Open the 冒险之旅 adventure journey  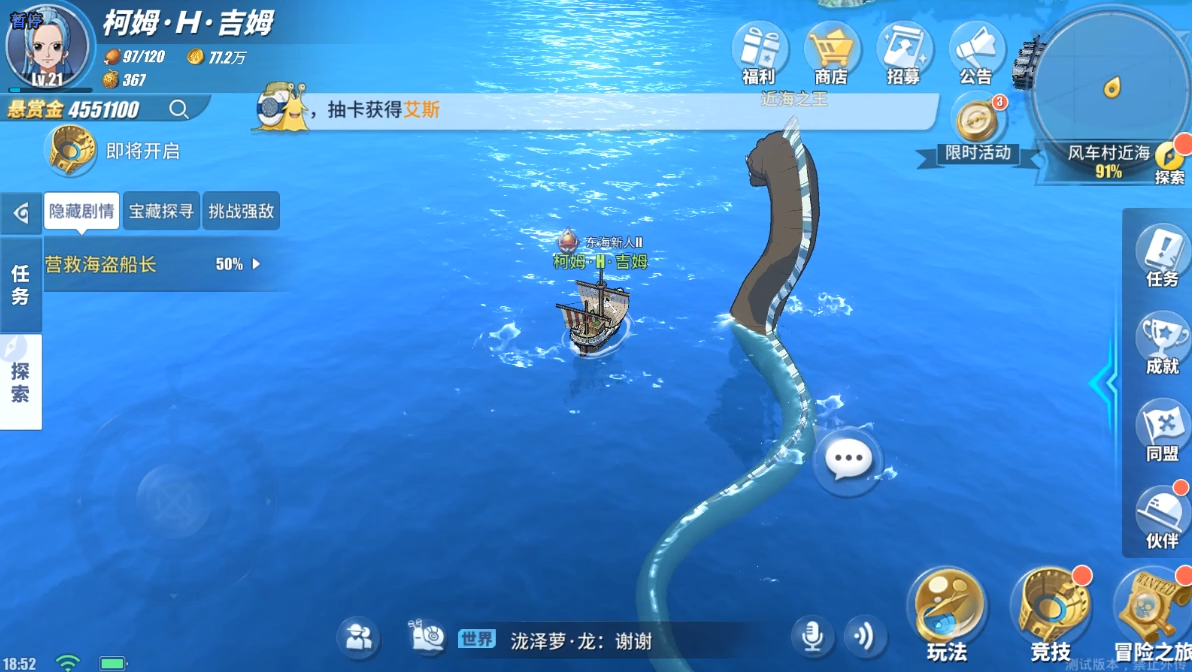1150,610
